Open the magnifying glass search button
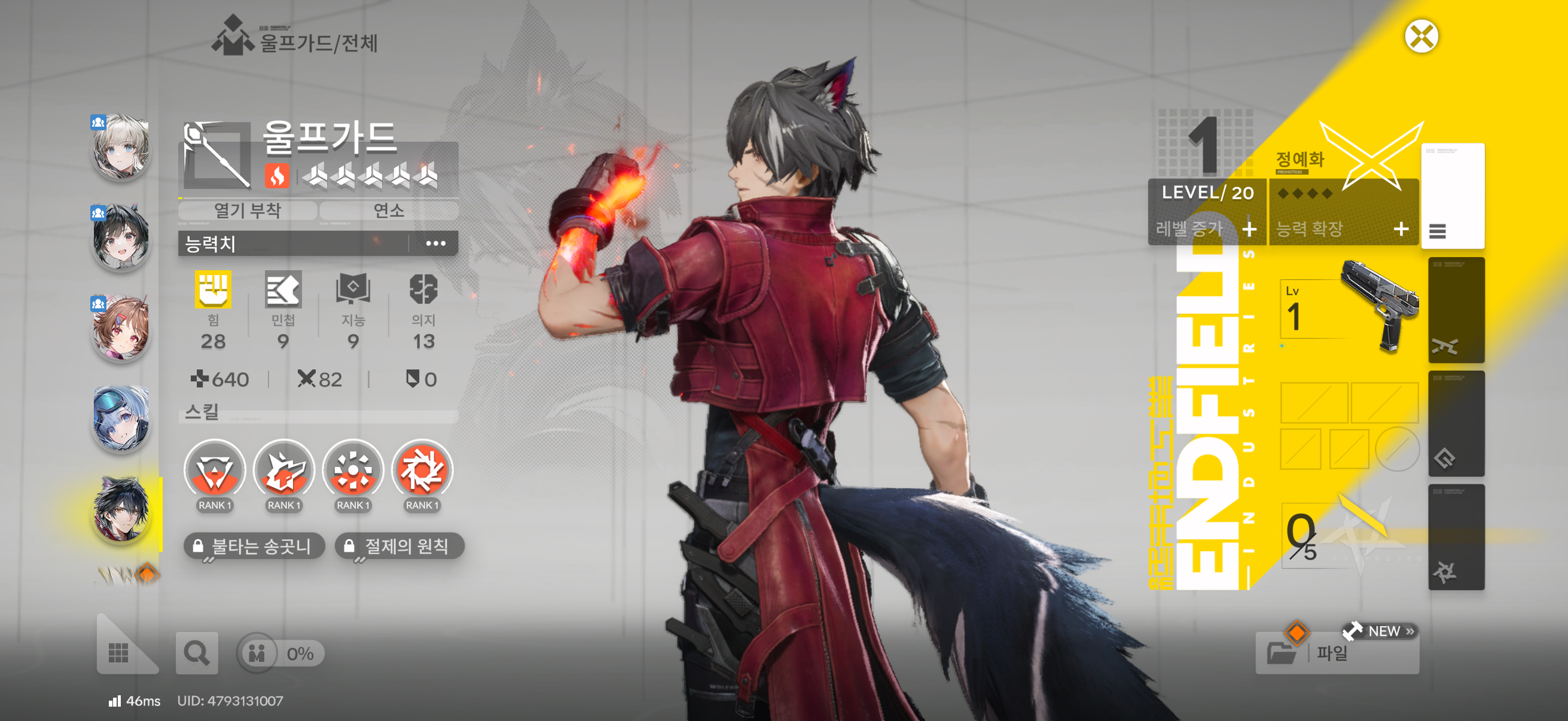Viewport: 1568px width, 721px height. (196, 653)
